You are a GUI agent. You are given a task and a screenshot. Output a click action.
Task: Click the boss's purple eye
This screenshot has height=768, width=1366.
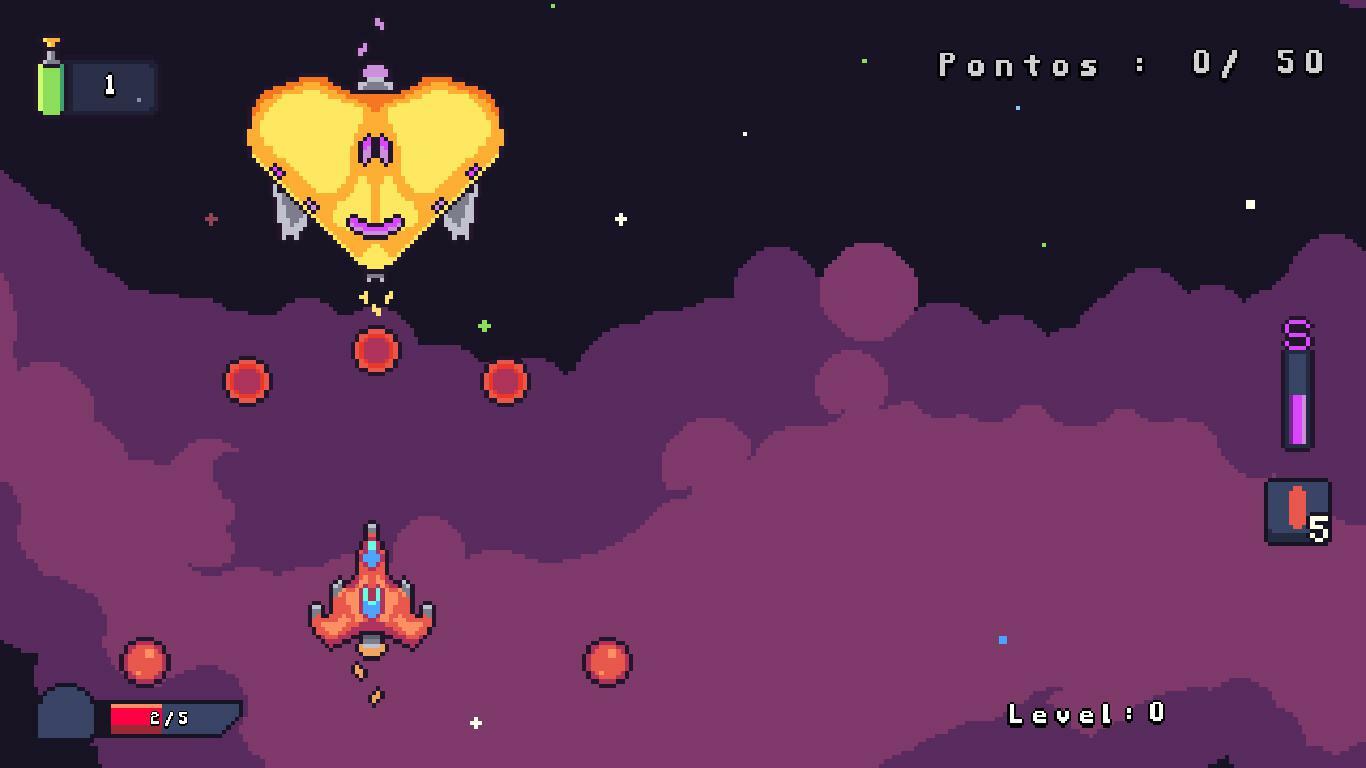click(376, 148)
